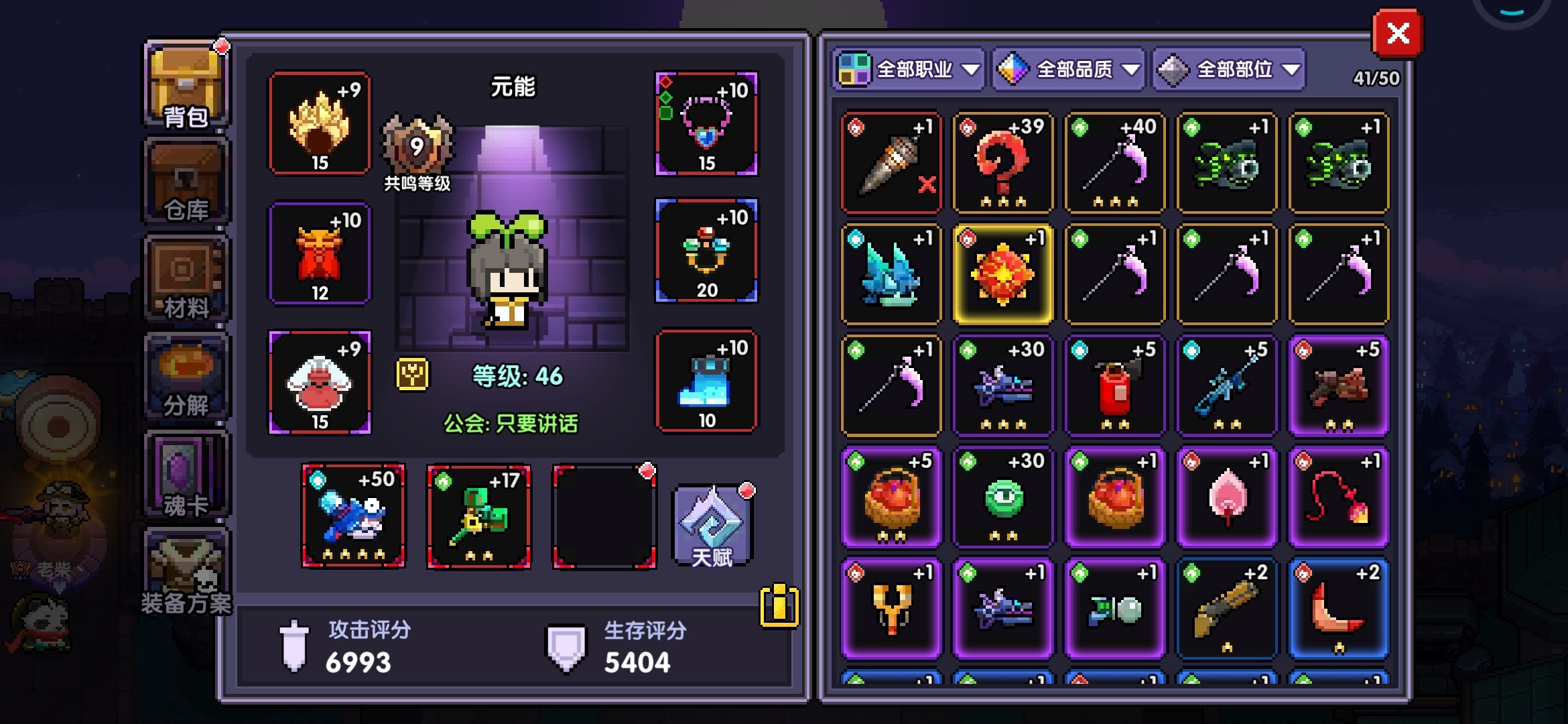Select the red question mark +39 item
Image resolution: width=1568 pixels, height=724 pixels.
tap(1003, 163)
